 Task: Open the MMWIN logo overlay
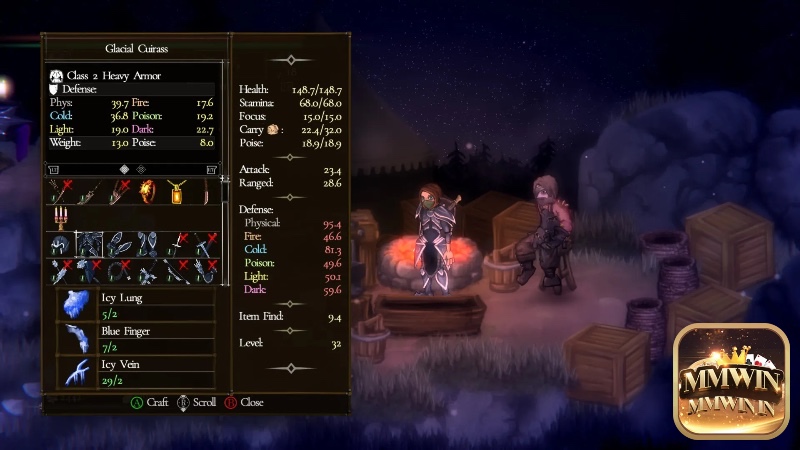tap(732, 380)
